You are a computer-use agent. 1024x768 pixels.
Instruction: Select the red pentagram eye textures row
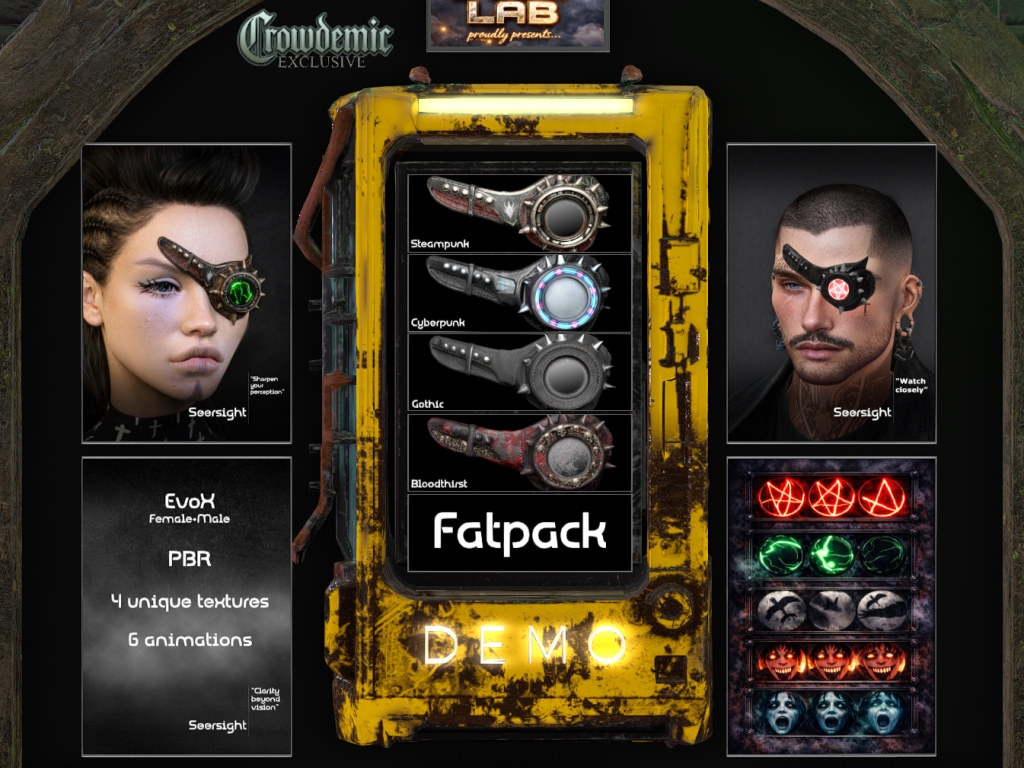pos(831,497)
